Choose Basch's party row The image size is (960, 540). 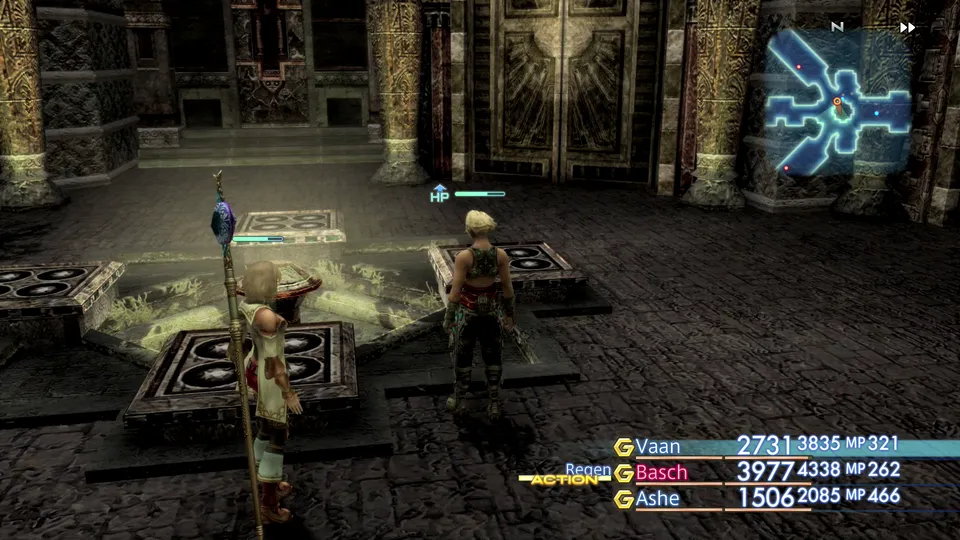[x=661, y=472]
